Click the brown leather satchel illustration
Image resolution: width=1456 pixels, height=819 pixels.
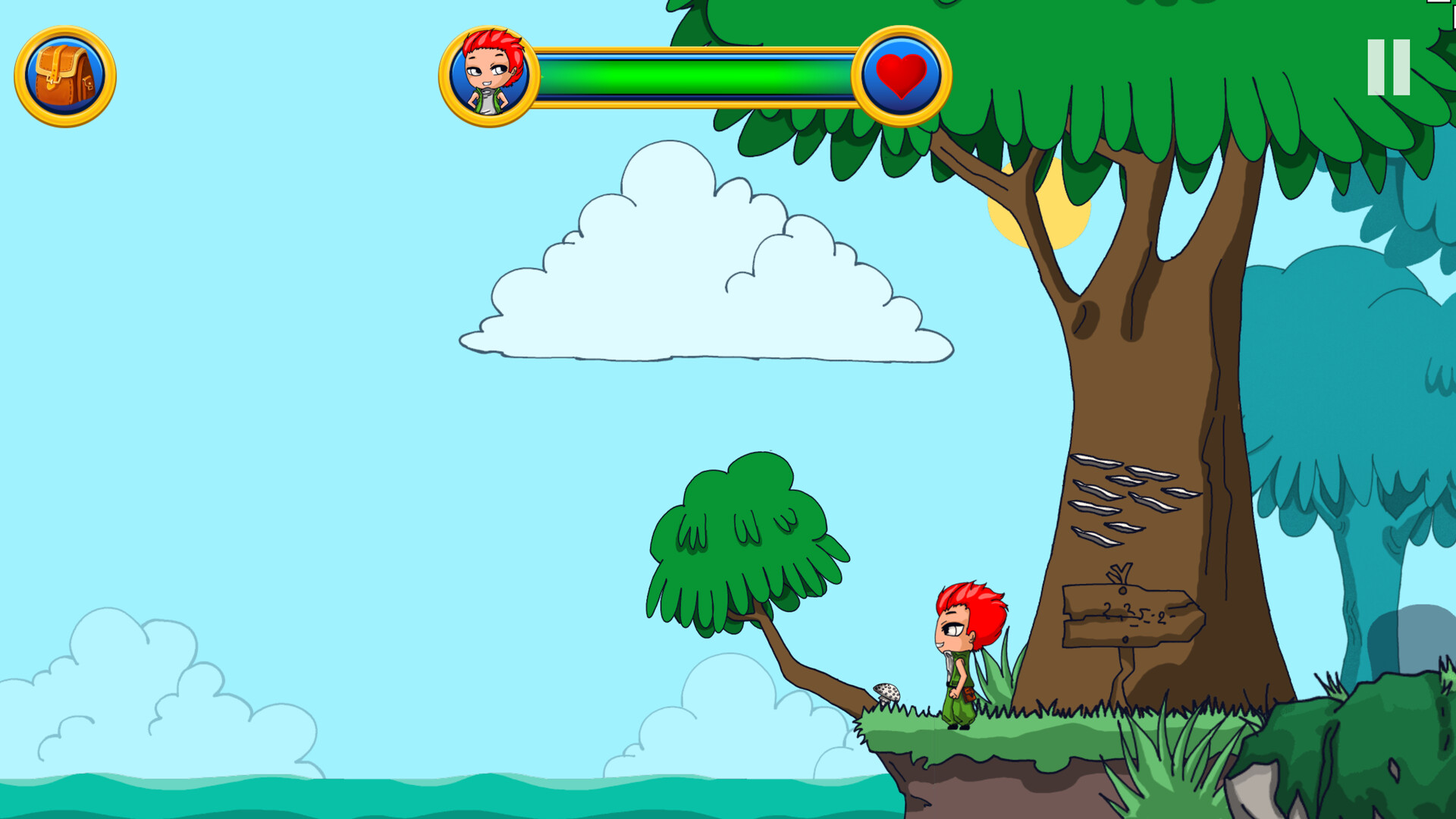pos(67,77)
